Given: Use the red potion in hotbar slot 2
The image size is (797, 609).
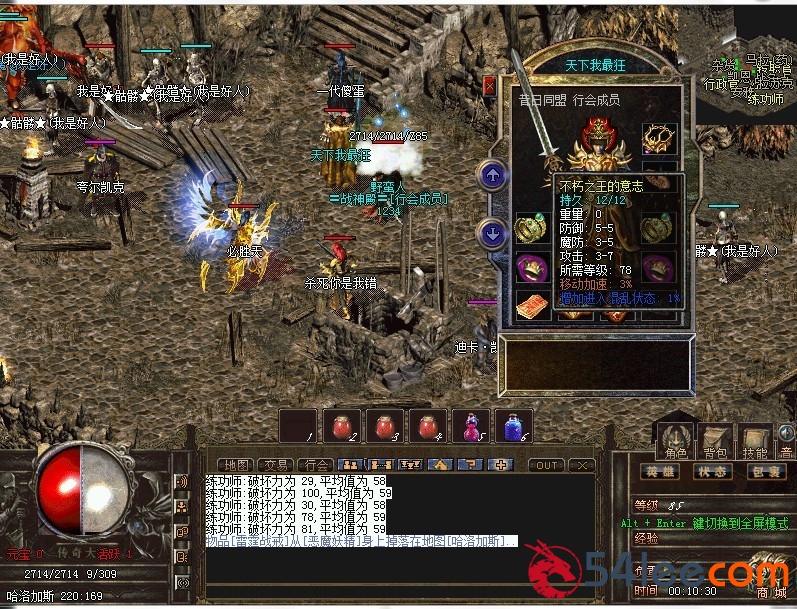Looking at the screenshot, I should click(341, 426).
